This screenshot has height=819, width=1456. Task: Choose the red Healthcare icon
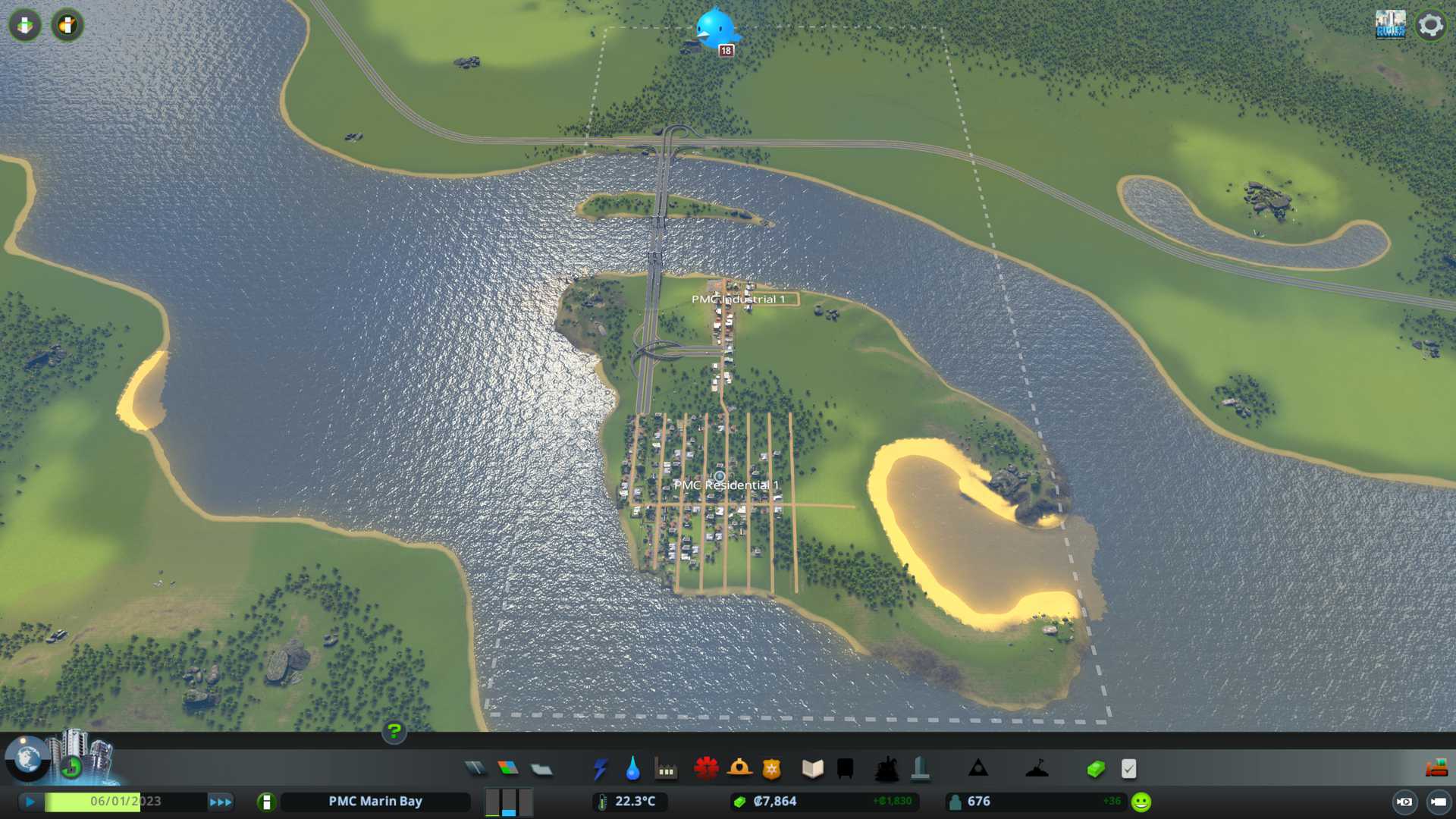tap(706, 769)
